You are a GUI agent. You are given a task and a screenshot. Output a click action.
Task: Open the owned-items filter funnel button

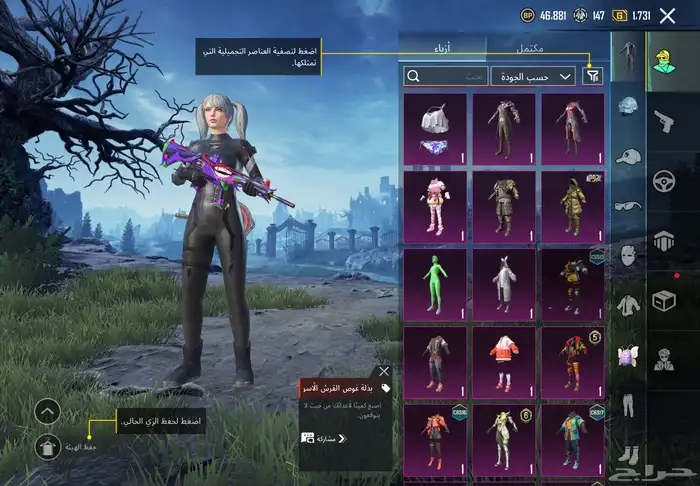coord(593,75)
